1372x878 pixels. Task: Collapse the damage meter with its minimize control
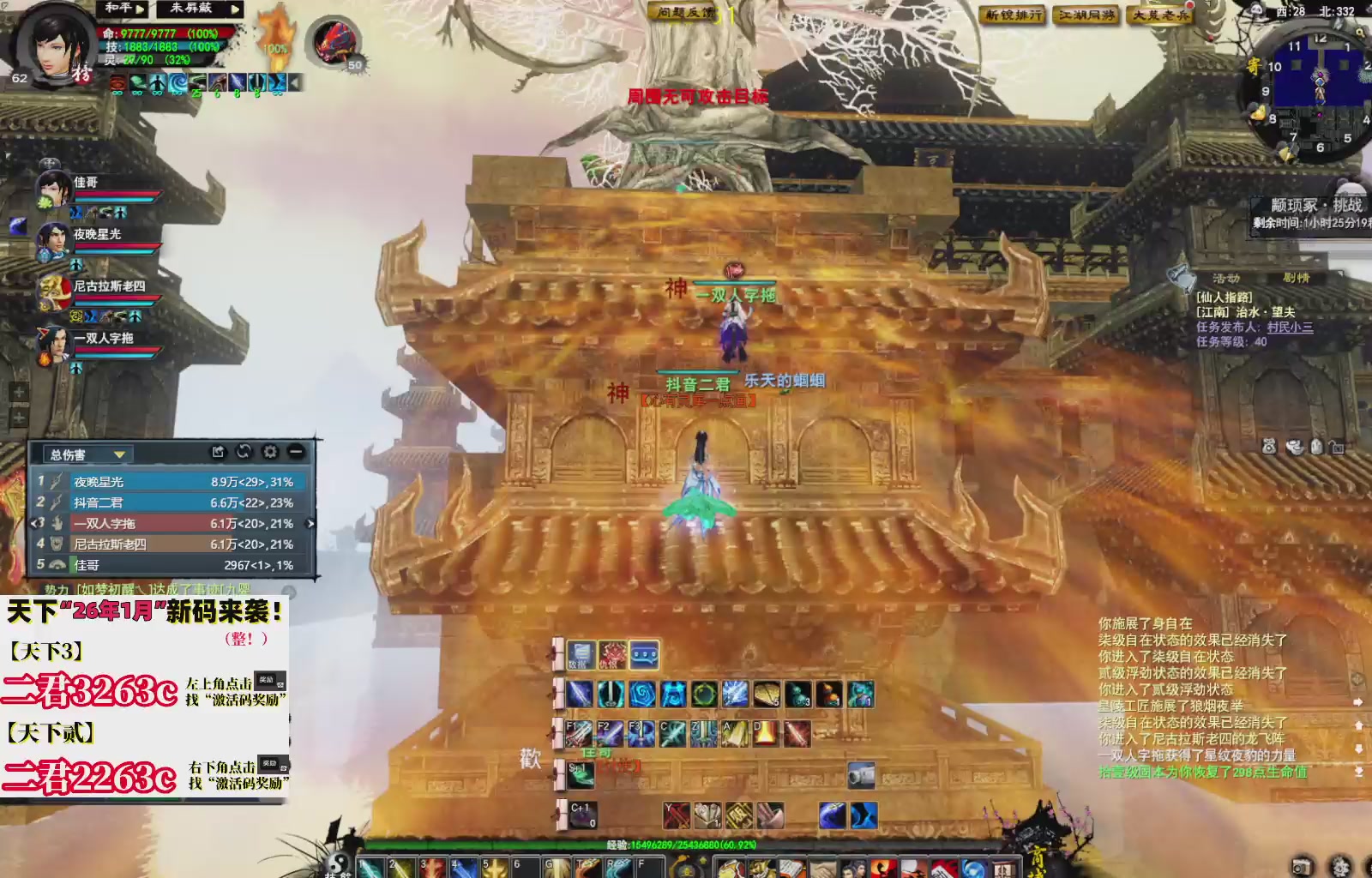(x=295, y=453)
